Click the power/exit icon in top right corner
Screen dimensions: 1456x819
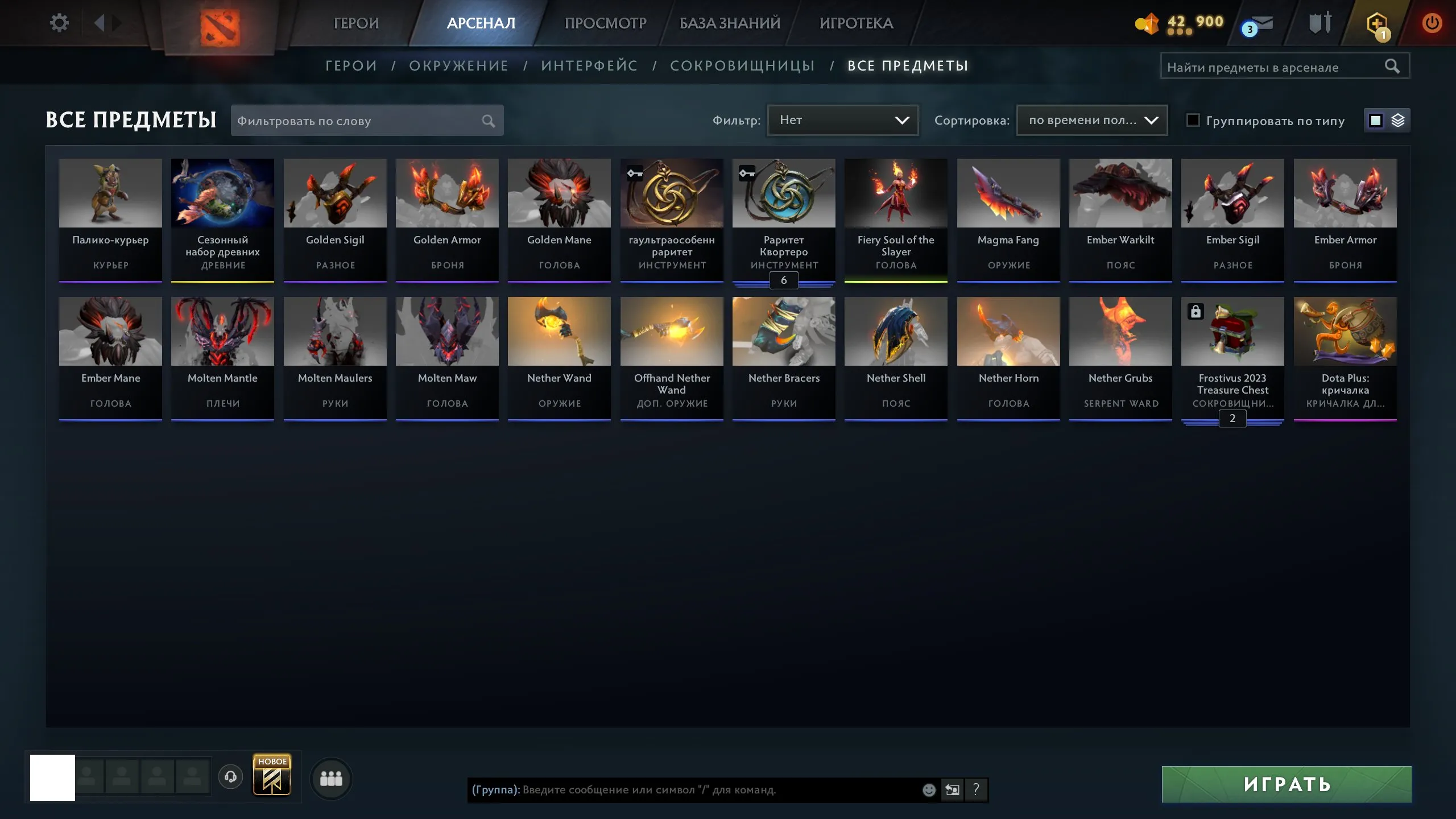tap(1432, 23)
